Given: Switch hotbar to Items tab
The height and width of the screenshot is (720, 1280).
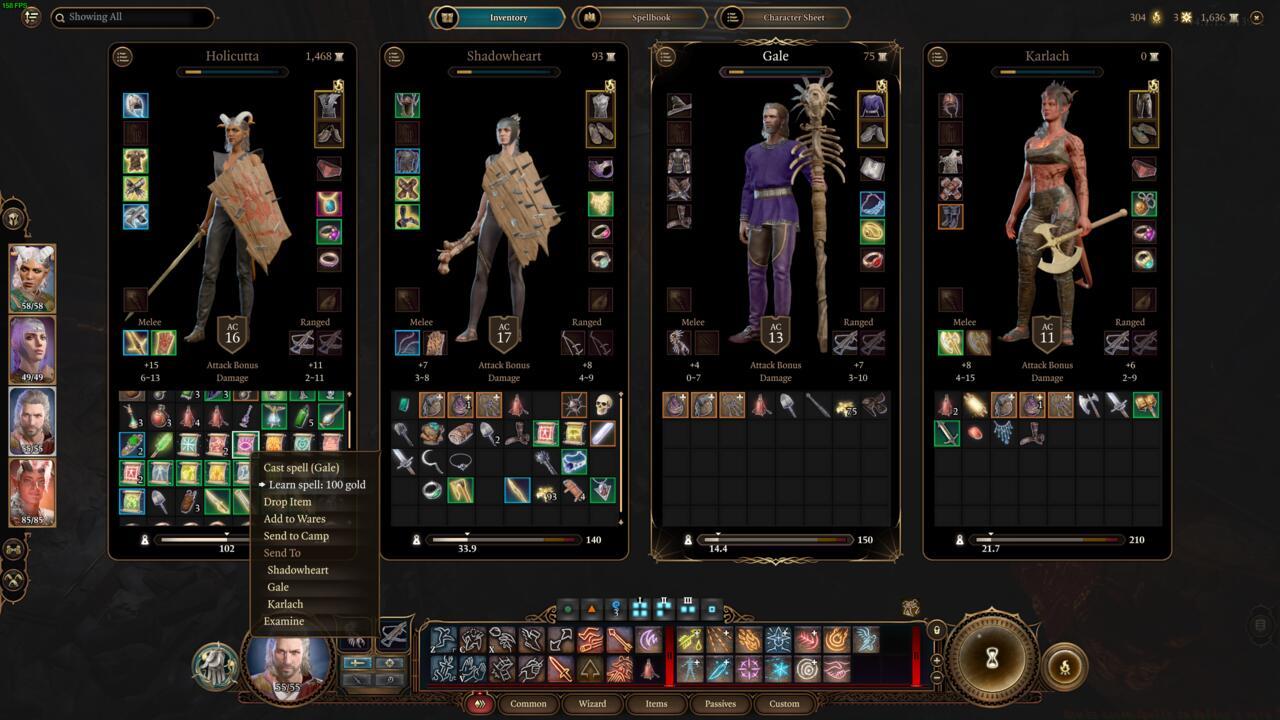Looking at the screenshot, I should 656,703.
